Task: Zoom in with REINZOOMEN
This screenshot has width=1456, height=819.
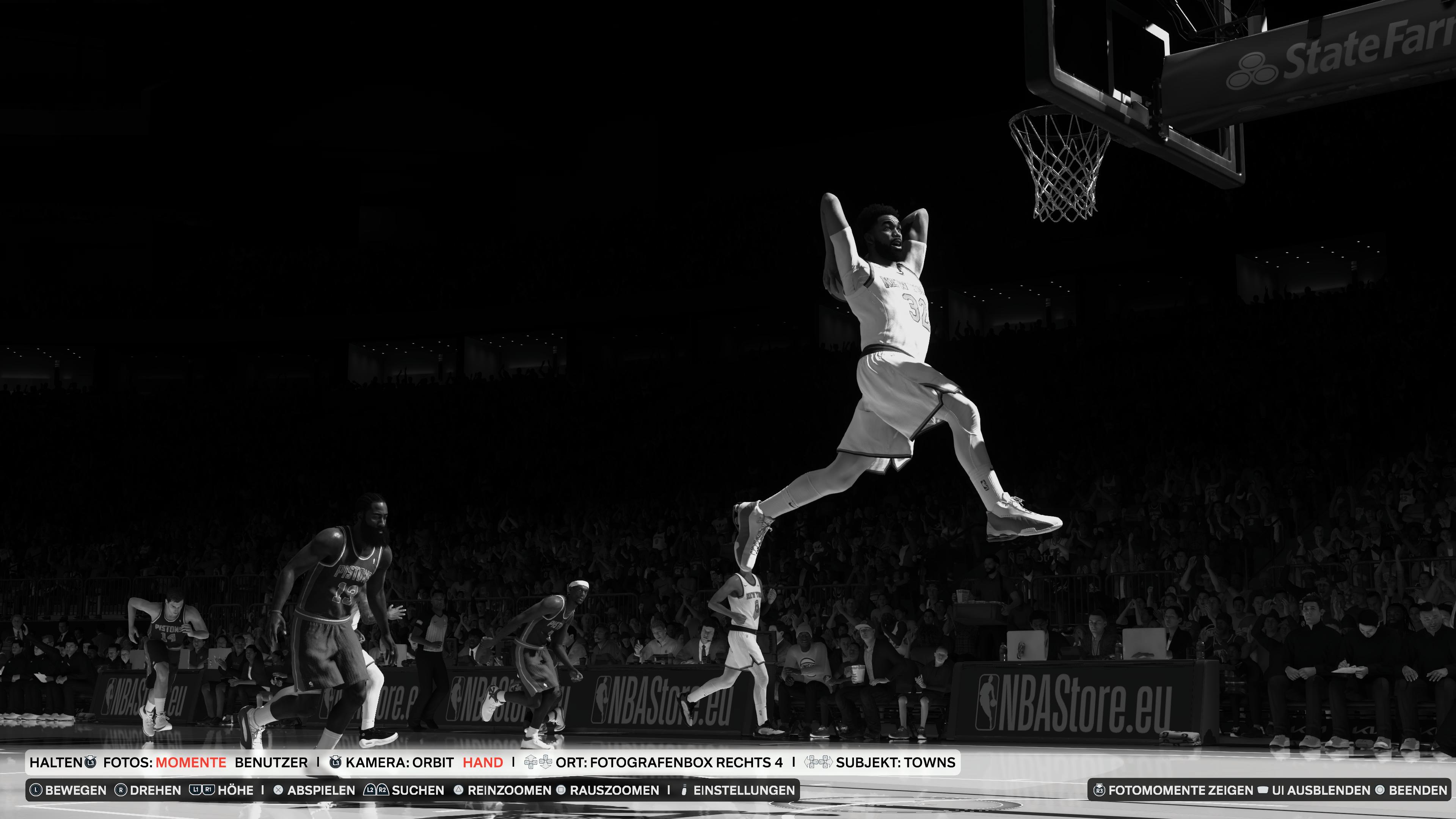Action: click(509, 790)
